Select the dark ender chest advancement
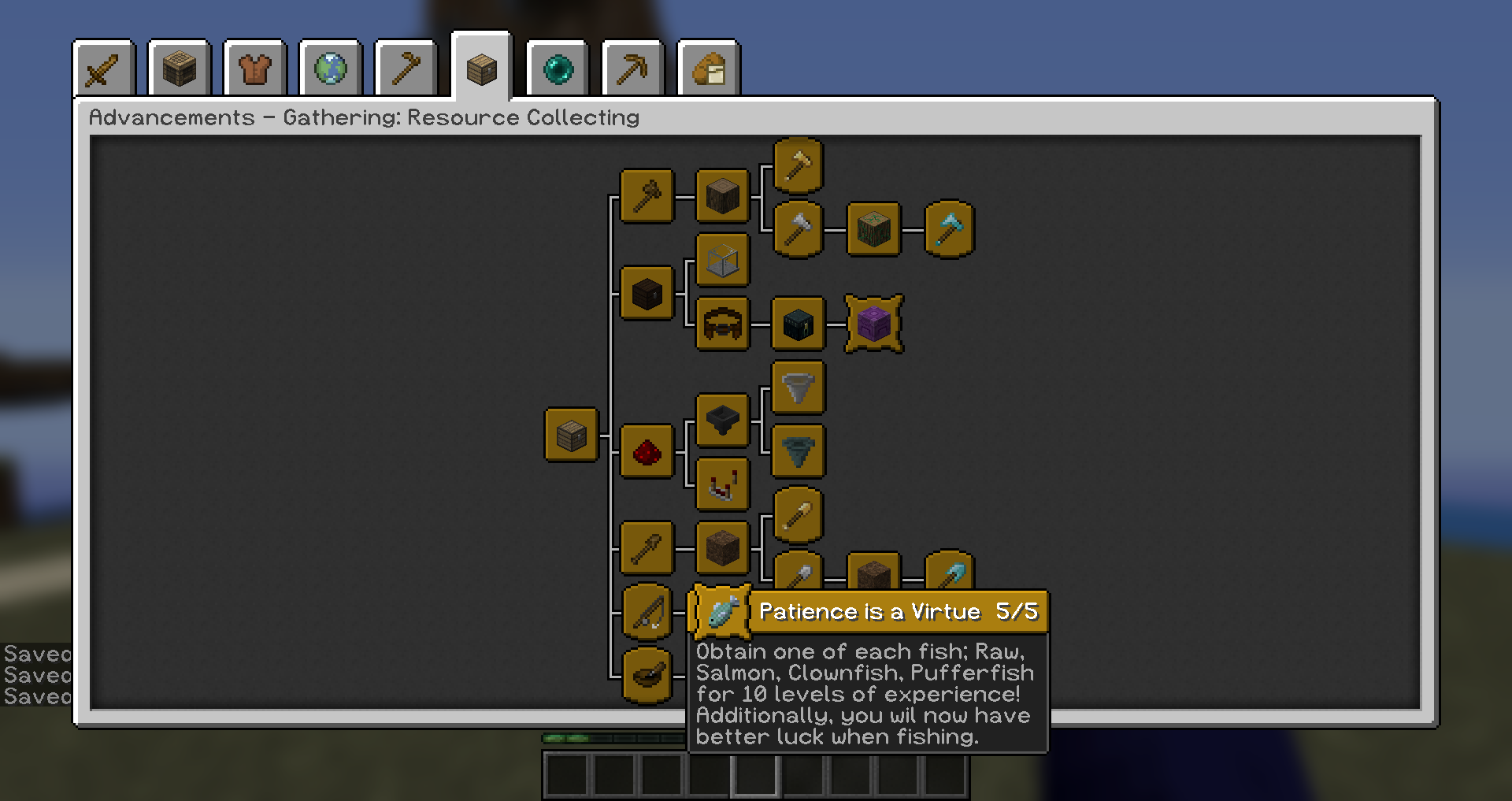This screenshot has width=1512, height=801. pos(798,324)
